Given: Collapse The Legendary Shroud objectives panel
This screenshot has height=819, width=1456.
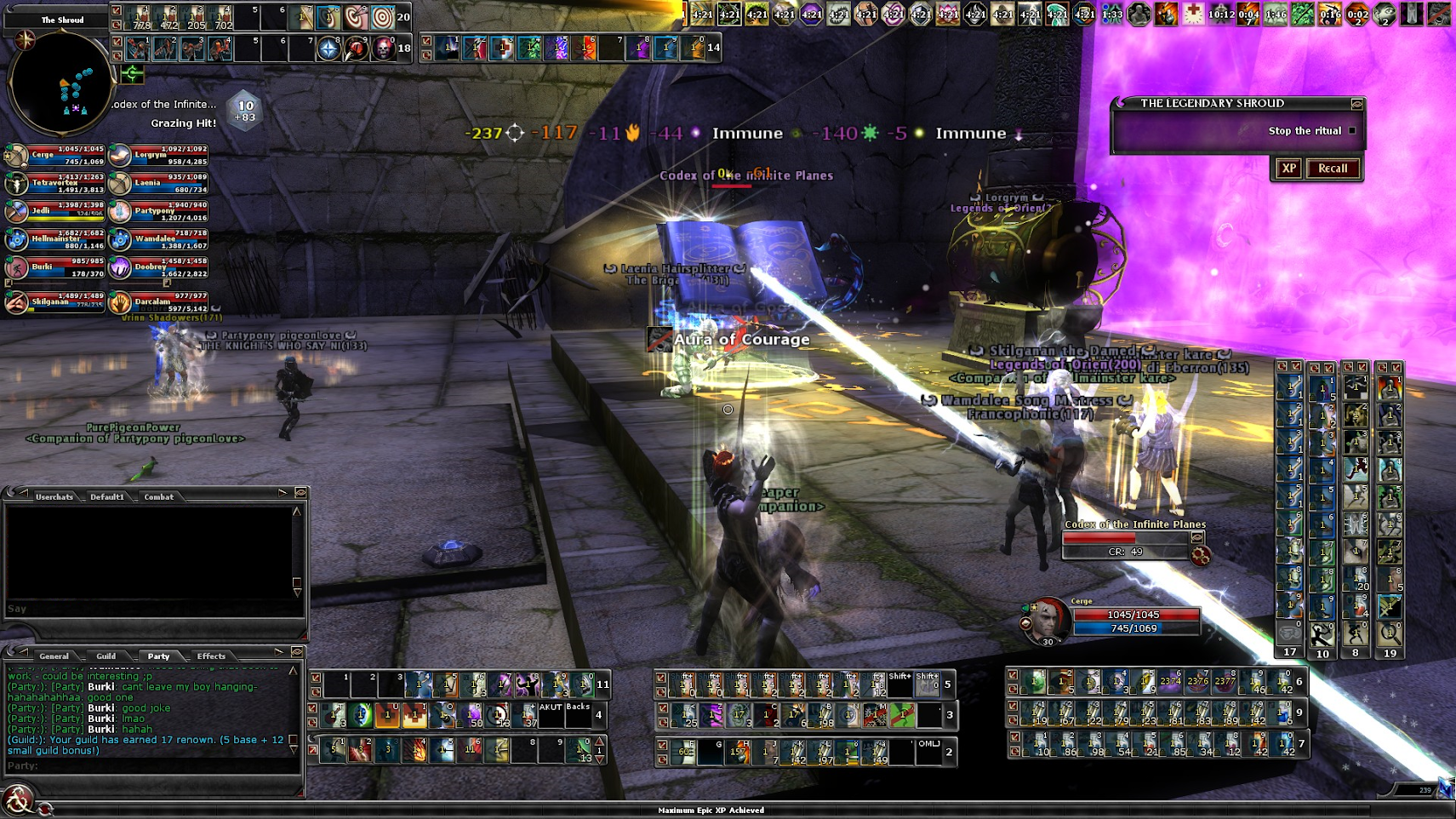Looking at the screenshot, I should 1356,104.
